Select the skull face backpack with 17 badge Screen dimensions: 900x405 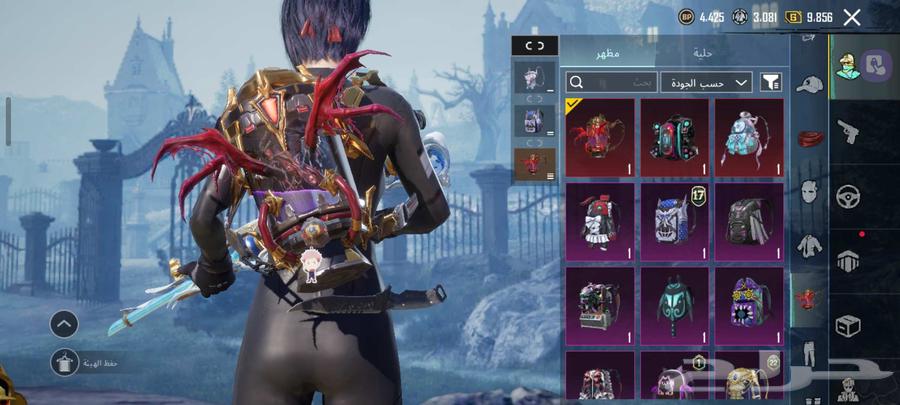675,220
